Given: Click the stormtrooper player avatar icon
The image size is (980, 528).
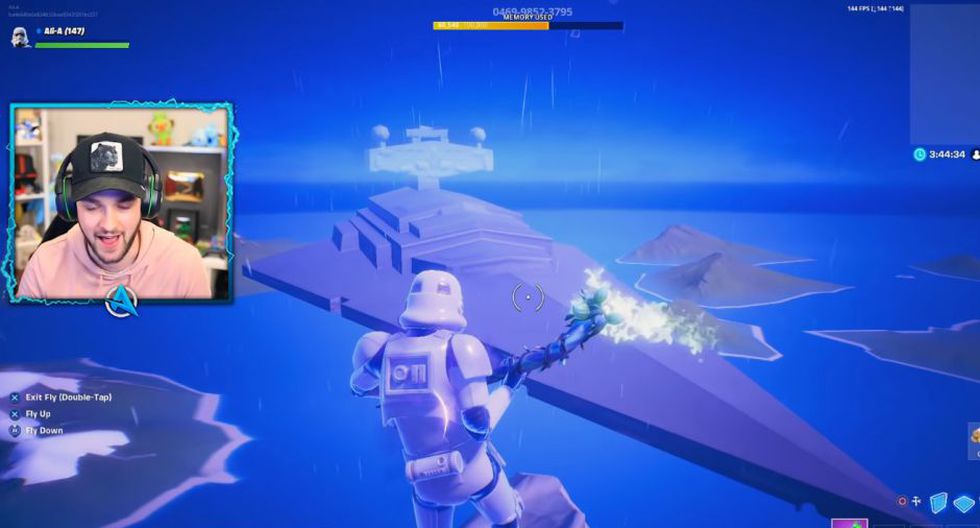Looking at the screenshot, I should (x=21, y=37).
